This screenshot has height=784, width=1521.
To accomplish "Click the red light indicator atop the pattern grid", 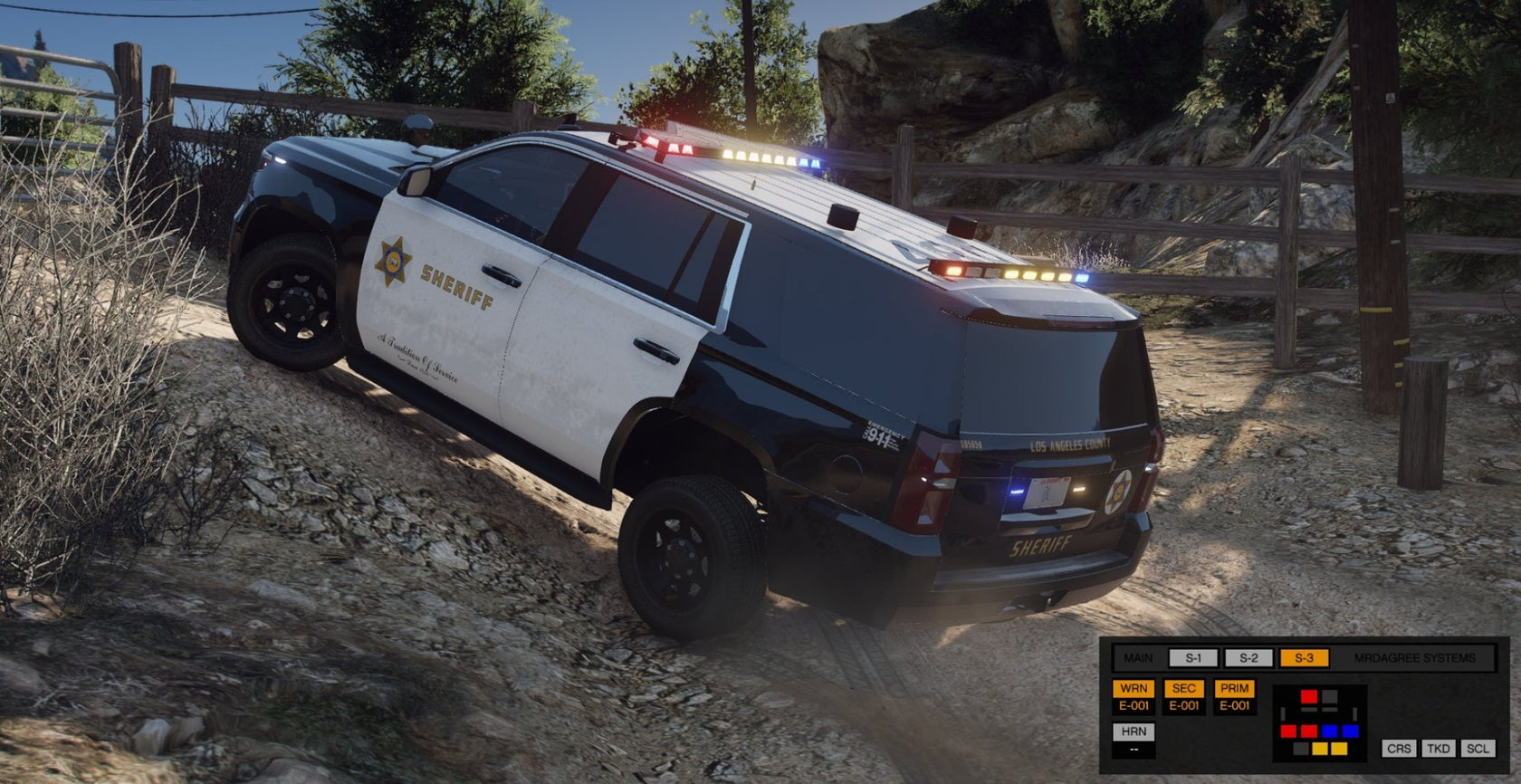I will pyautogui.click(x=1309, y=696).
